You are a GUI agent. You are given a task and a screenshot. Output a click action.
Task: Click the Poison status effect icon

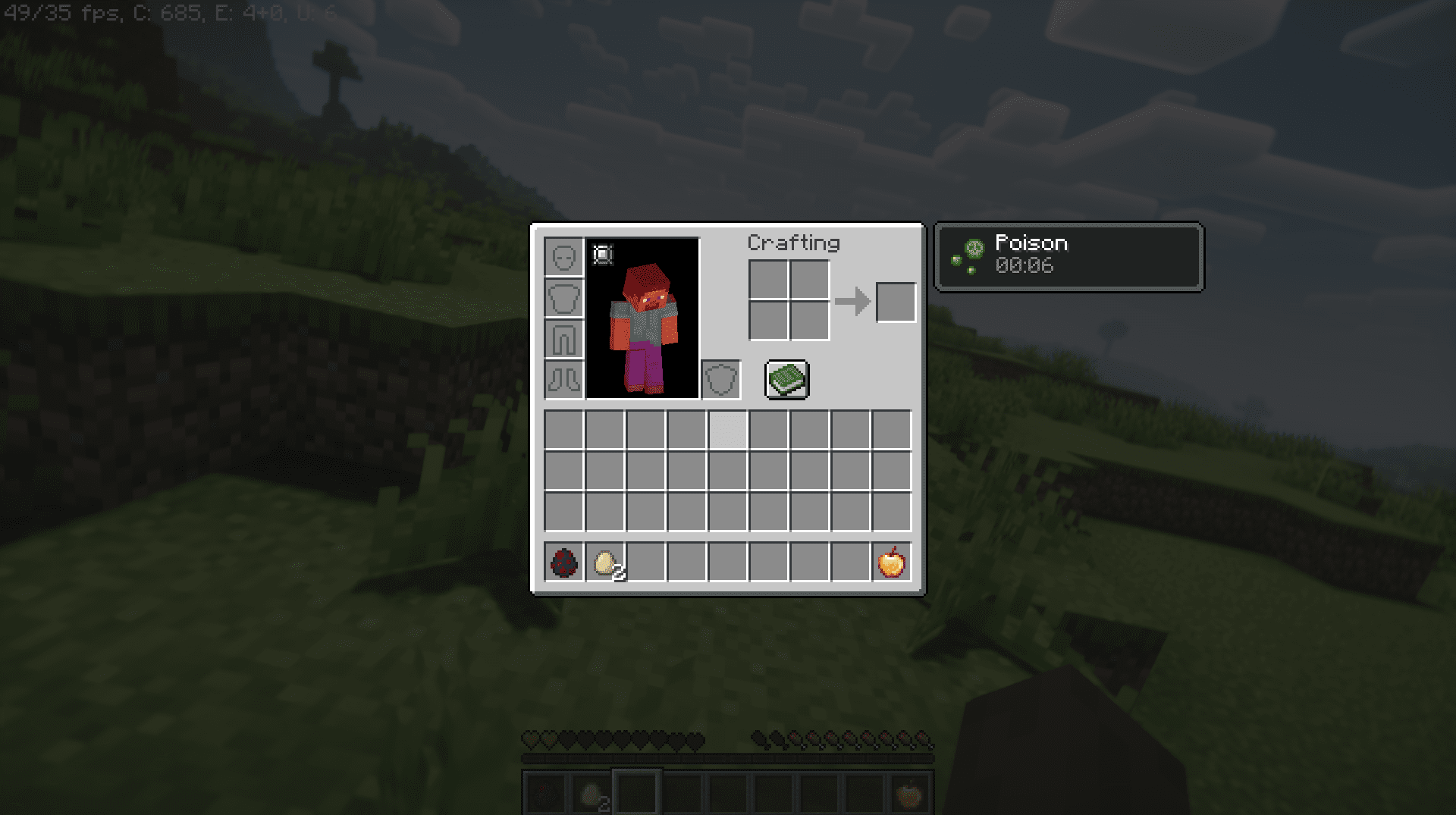coord(973,249)
